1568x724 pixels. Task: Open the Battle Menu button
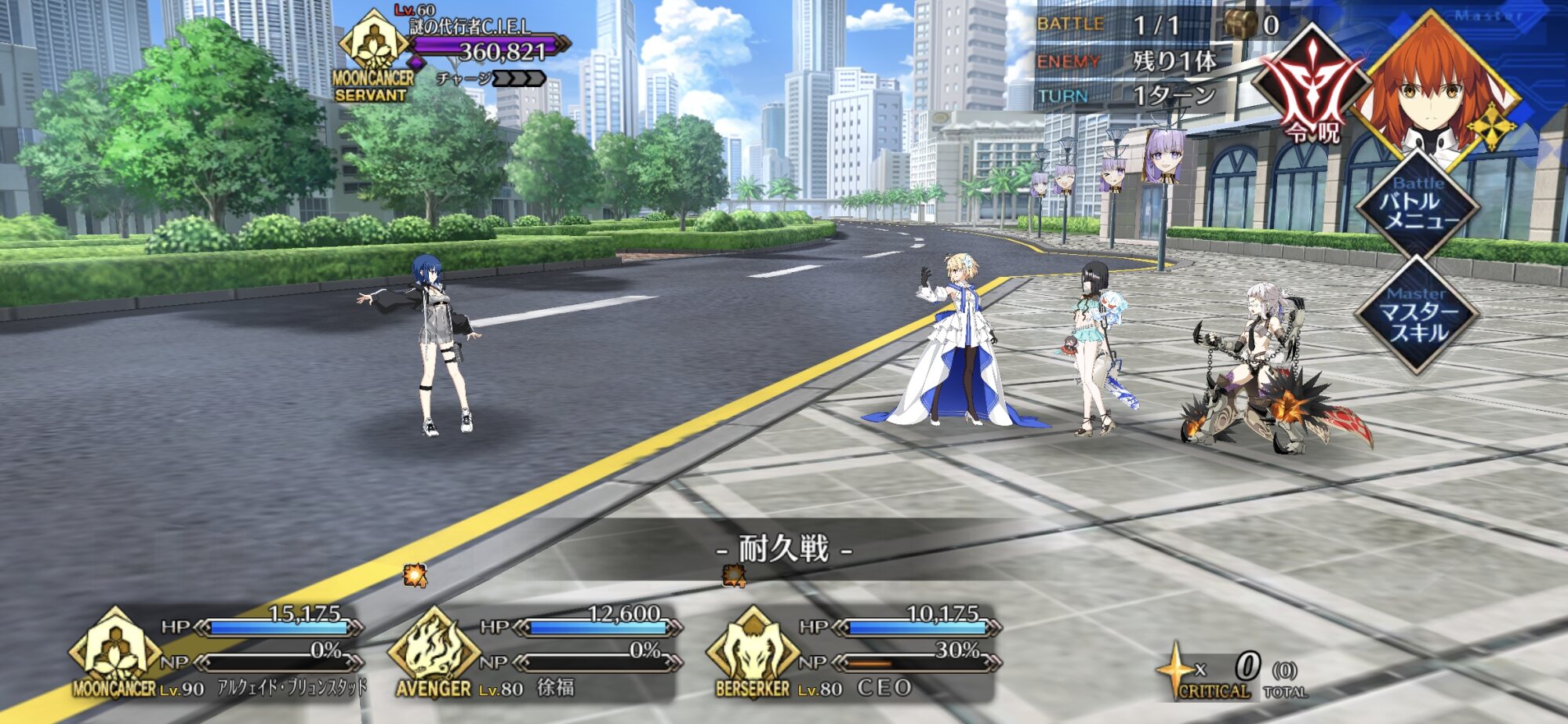(x=1417, y=206)
